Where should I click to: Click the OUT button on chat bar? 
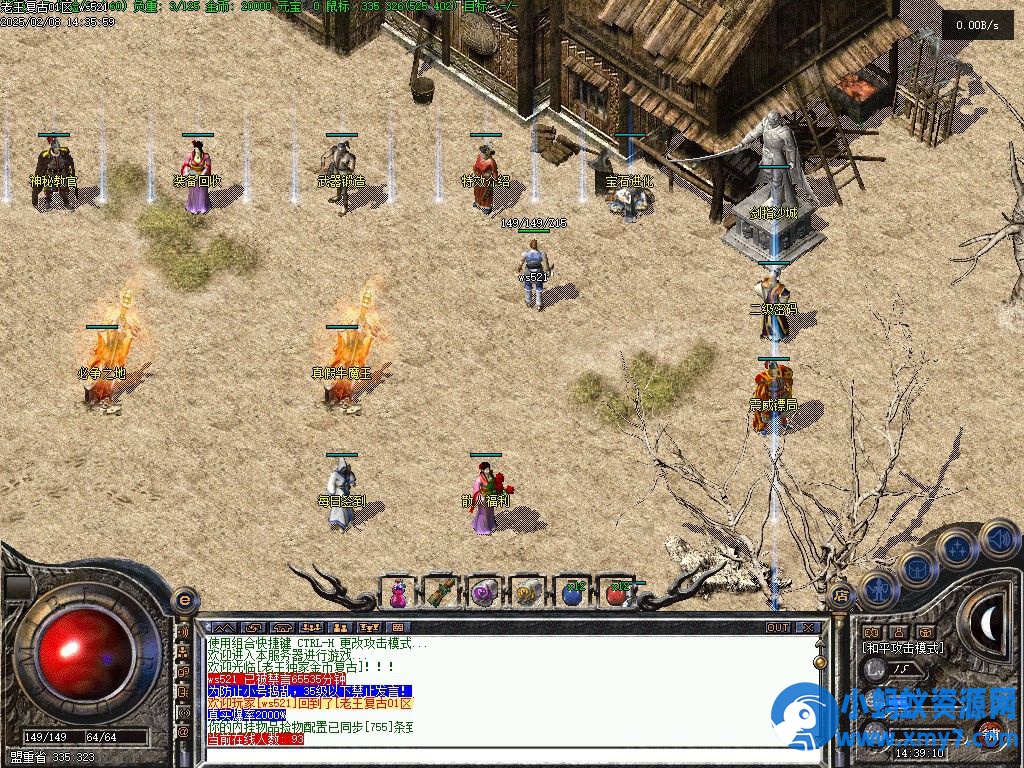778,628
